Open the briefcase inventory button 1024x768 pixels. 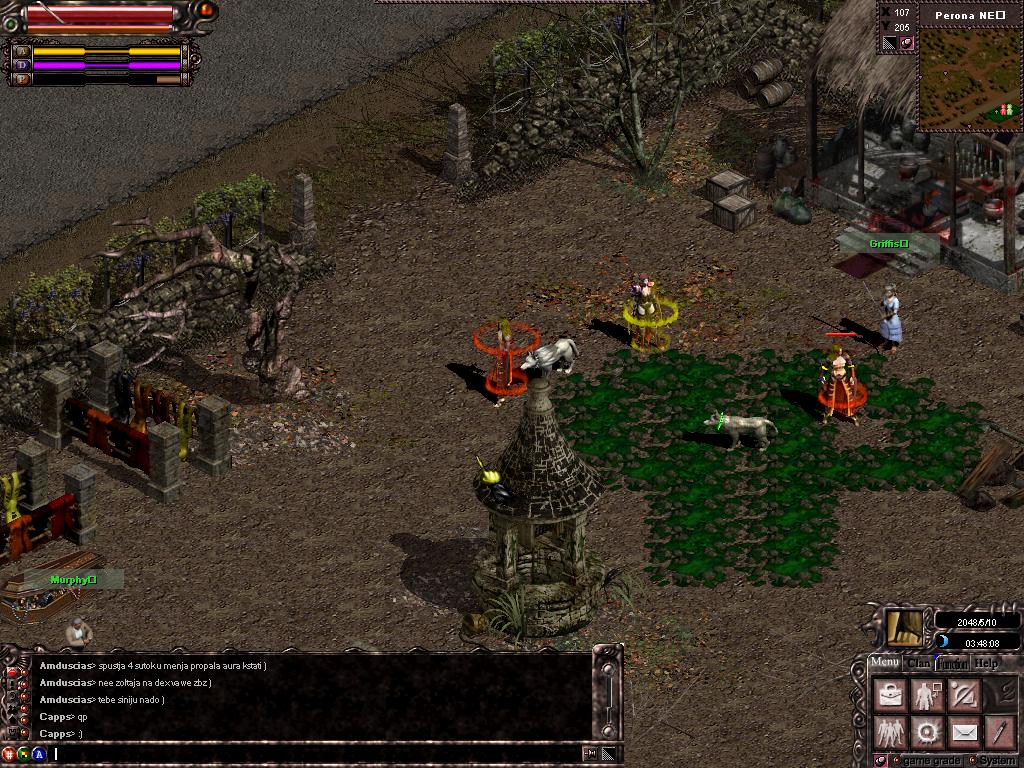point(889,696)
